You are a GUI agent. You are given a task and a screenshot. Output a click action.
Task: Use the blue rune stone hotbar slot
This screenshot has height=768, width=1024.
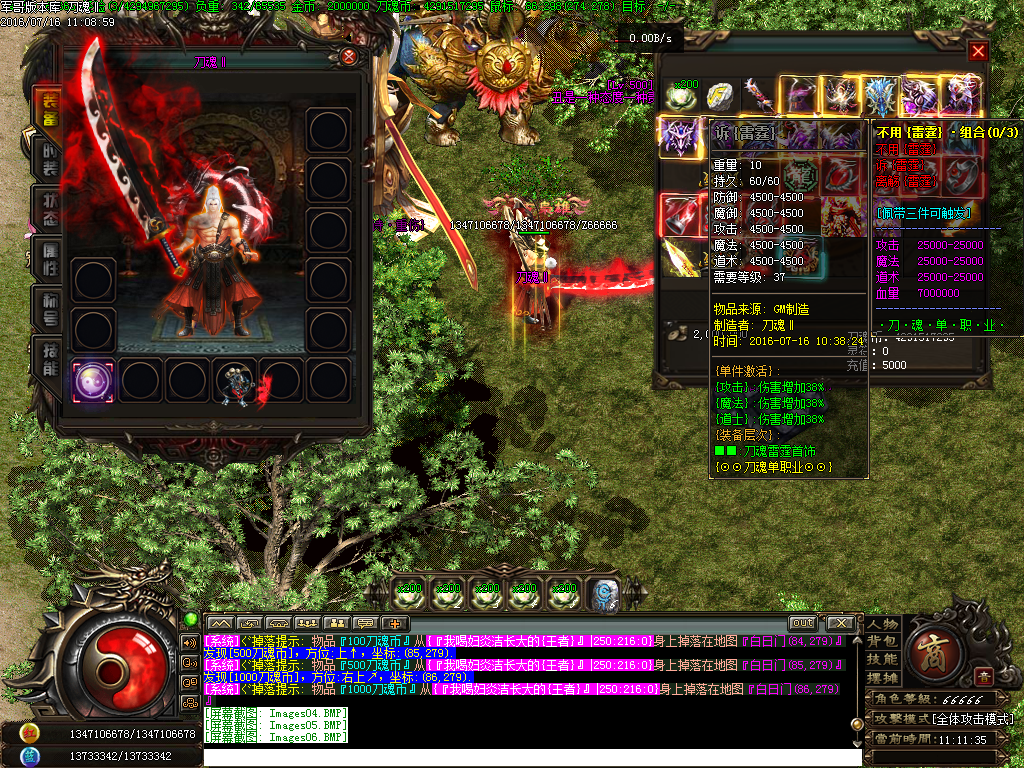point(603,594)
